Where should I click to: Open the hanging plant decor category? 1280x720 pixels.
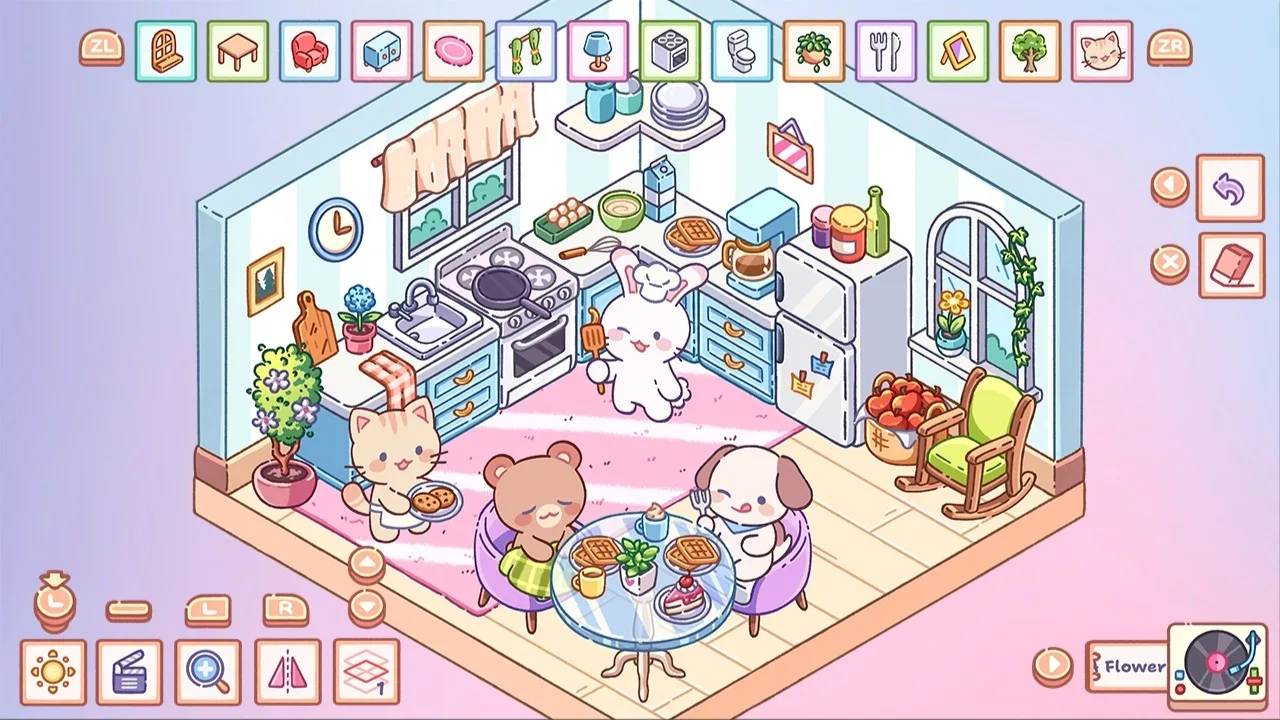click(811, 52)
